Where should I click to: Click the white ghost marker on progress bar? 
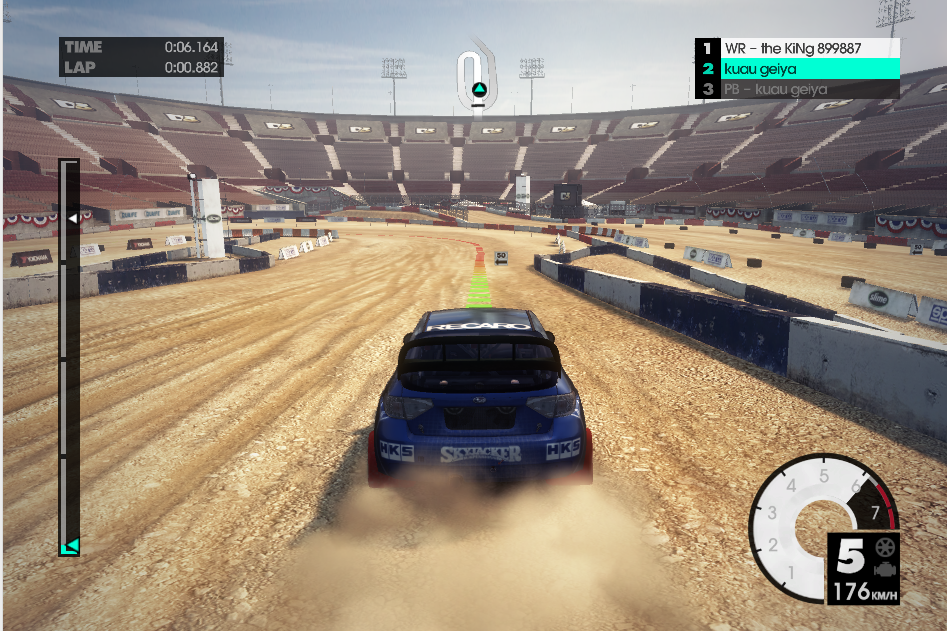tap(72, 217)
